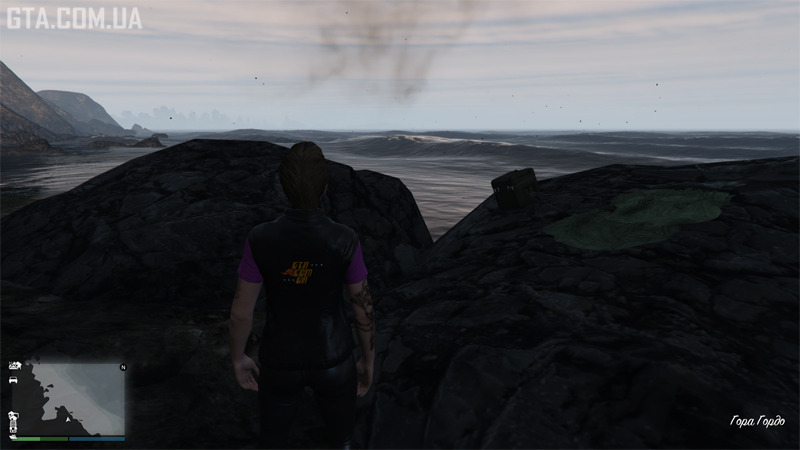The height and width of the screenshot is (450, 800).
Task: Select the north compass marker on minimap
Action: click(123, 367)
